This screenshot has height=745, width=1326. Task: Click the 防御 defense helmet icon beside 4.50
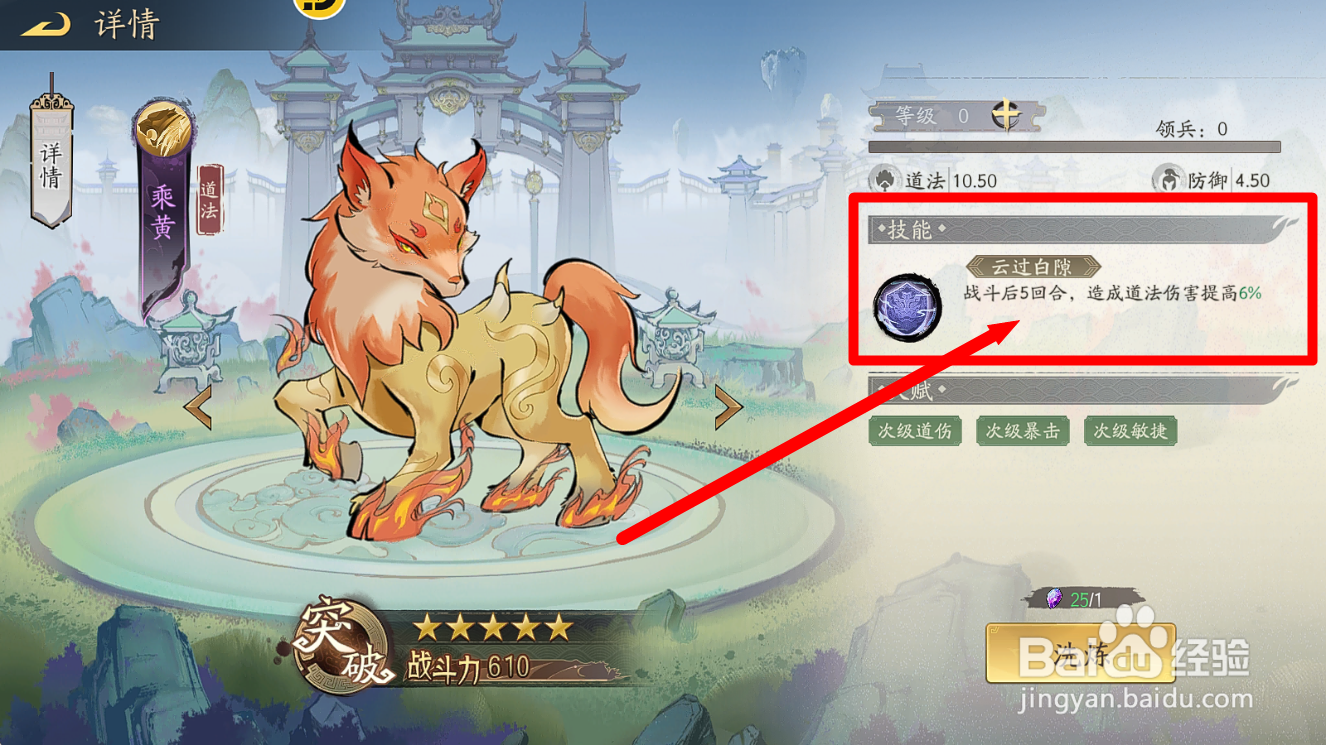pyautogui.click(x=1168, y=180)
